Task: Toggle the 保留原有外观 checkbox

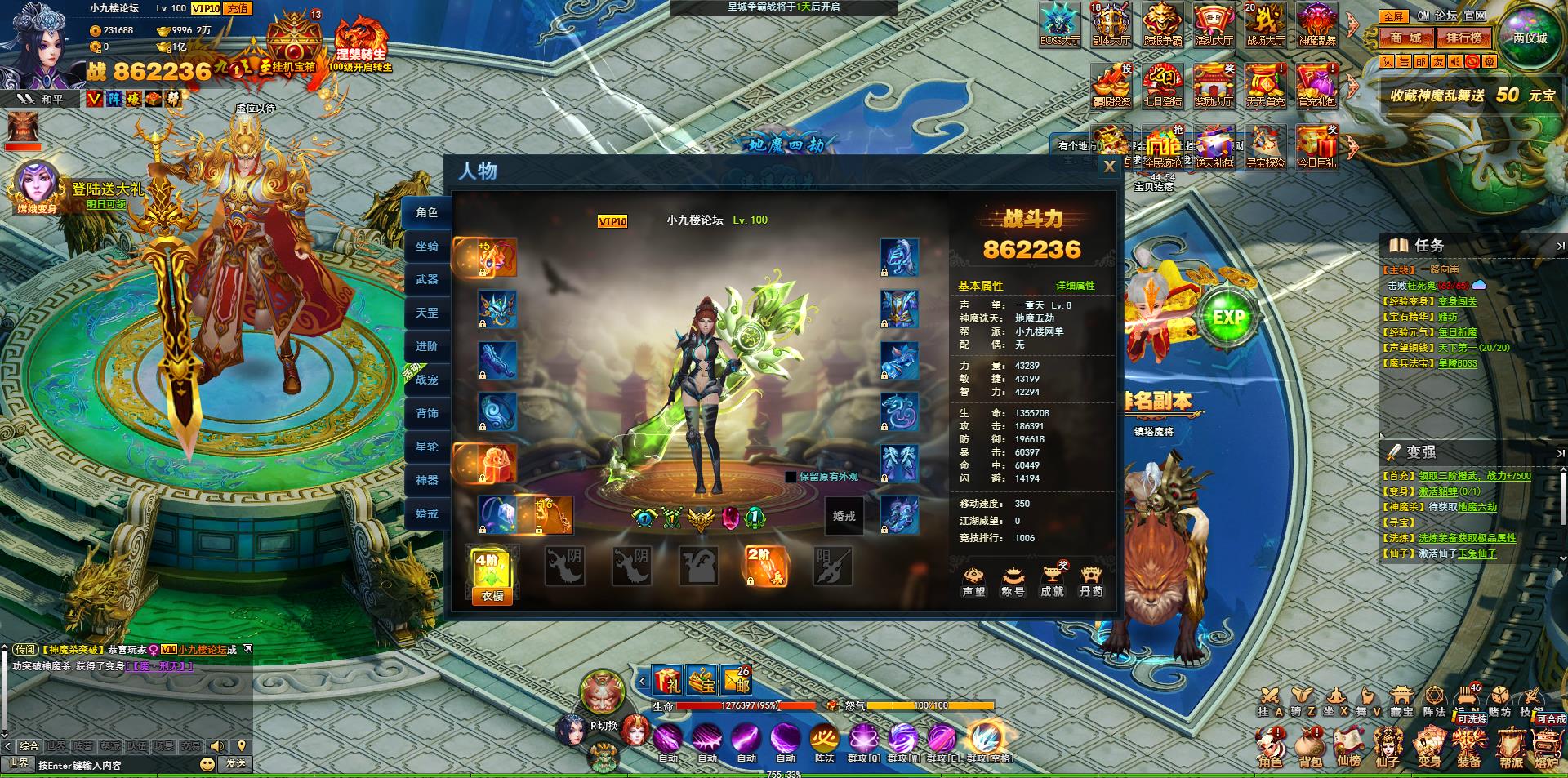Action: [x=791, y=477]
